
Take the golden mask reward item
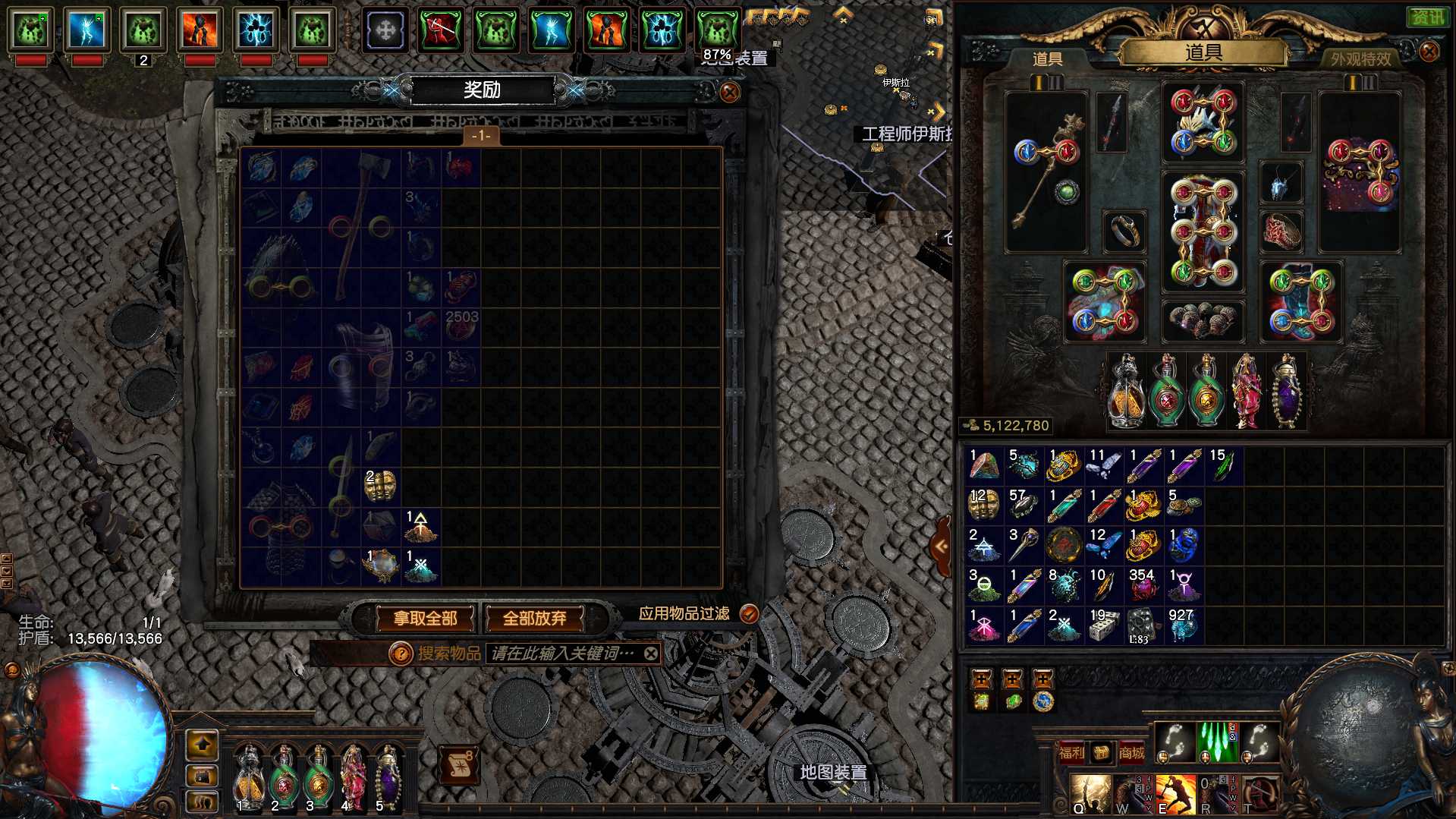pyautogui.click(x=380, y=486)
